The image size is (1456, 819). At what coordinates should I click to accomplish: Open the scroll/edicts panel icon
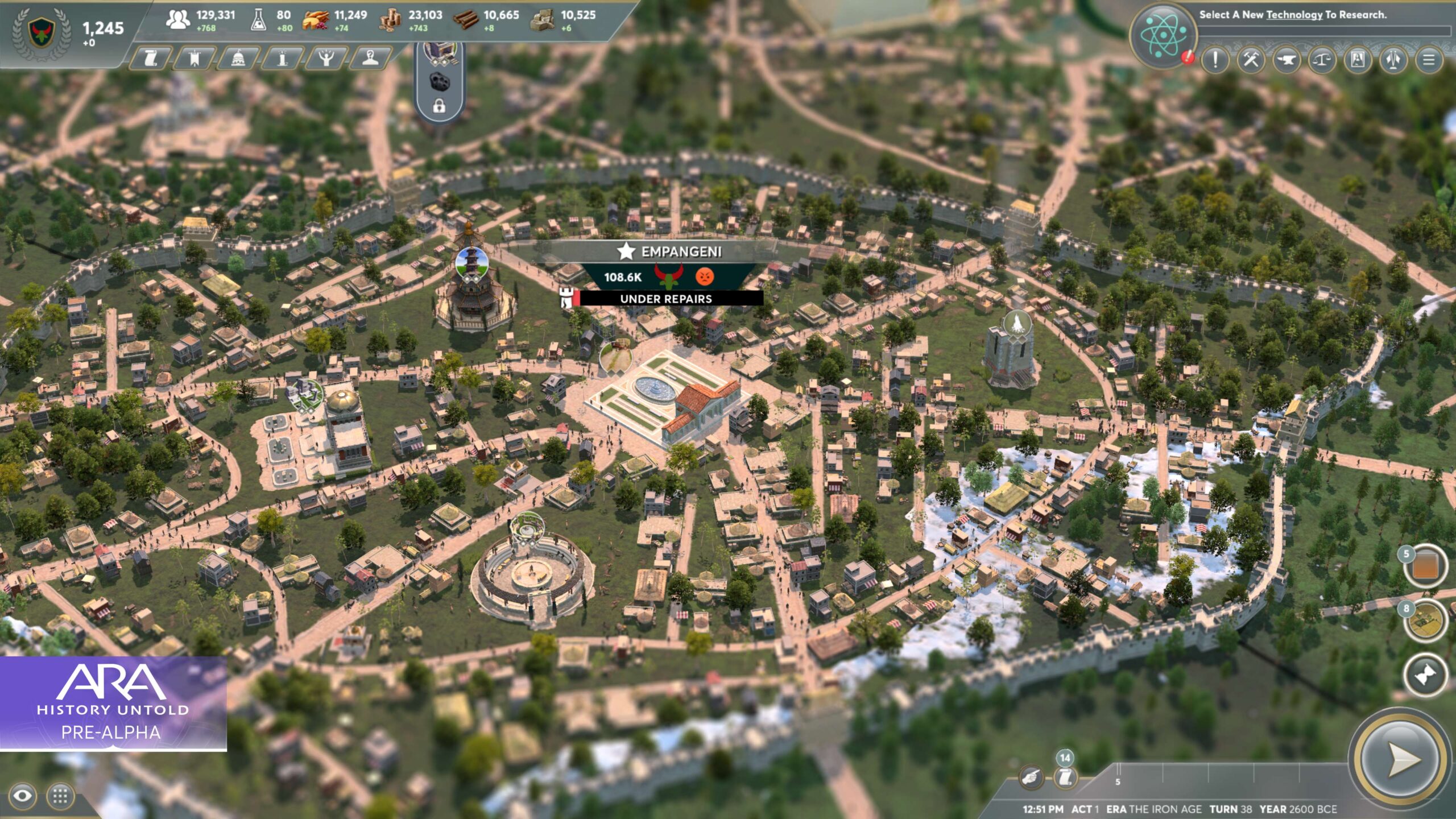[x=150, y=59]
